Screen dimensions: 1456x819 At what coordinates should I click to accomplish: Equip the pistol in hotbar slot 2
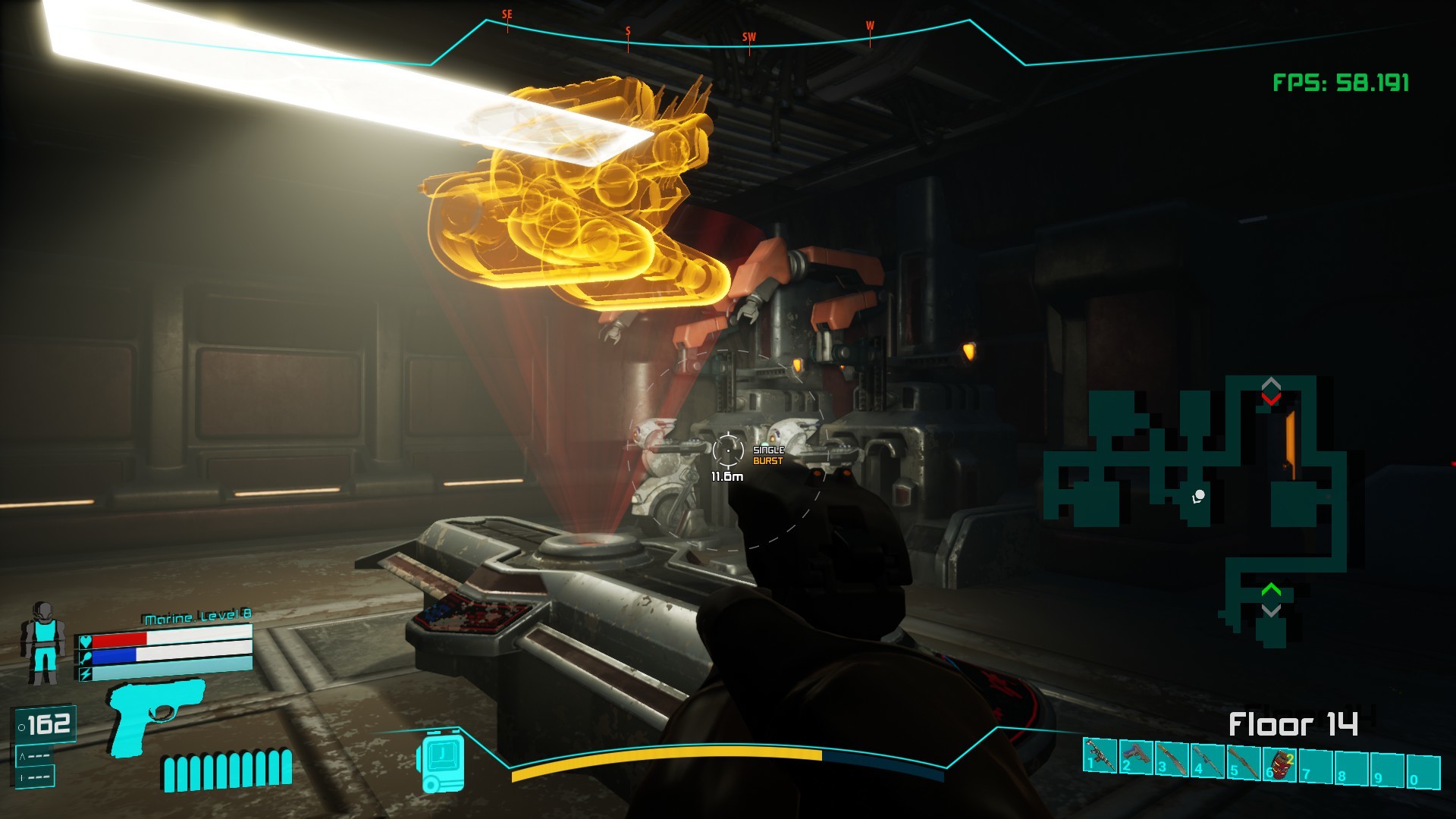click(x=1137, y=756)
